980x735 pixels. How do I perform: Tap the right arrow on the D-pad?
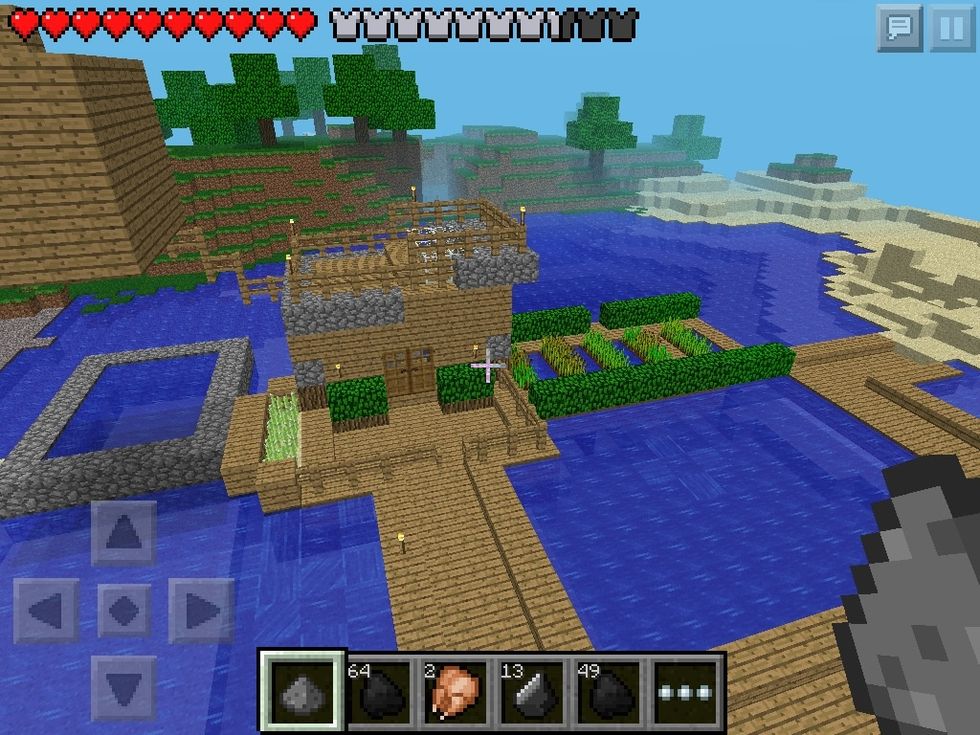pyautogui.click(x=201, y=610)
